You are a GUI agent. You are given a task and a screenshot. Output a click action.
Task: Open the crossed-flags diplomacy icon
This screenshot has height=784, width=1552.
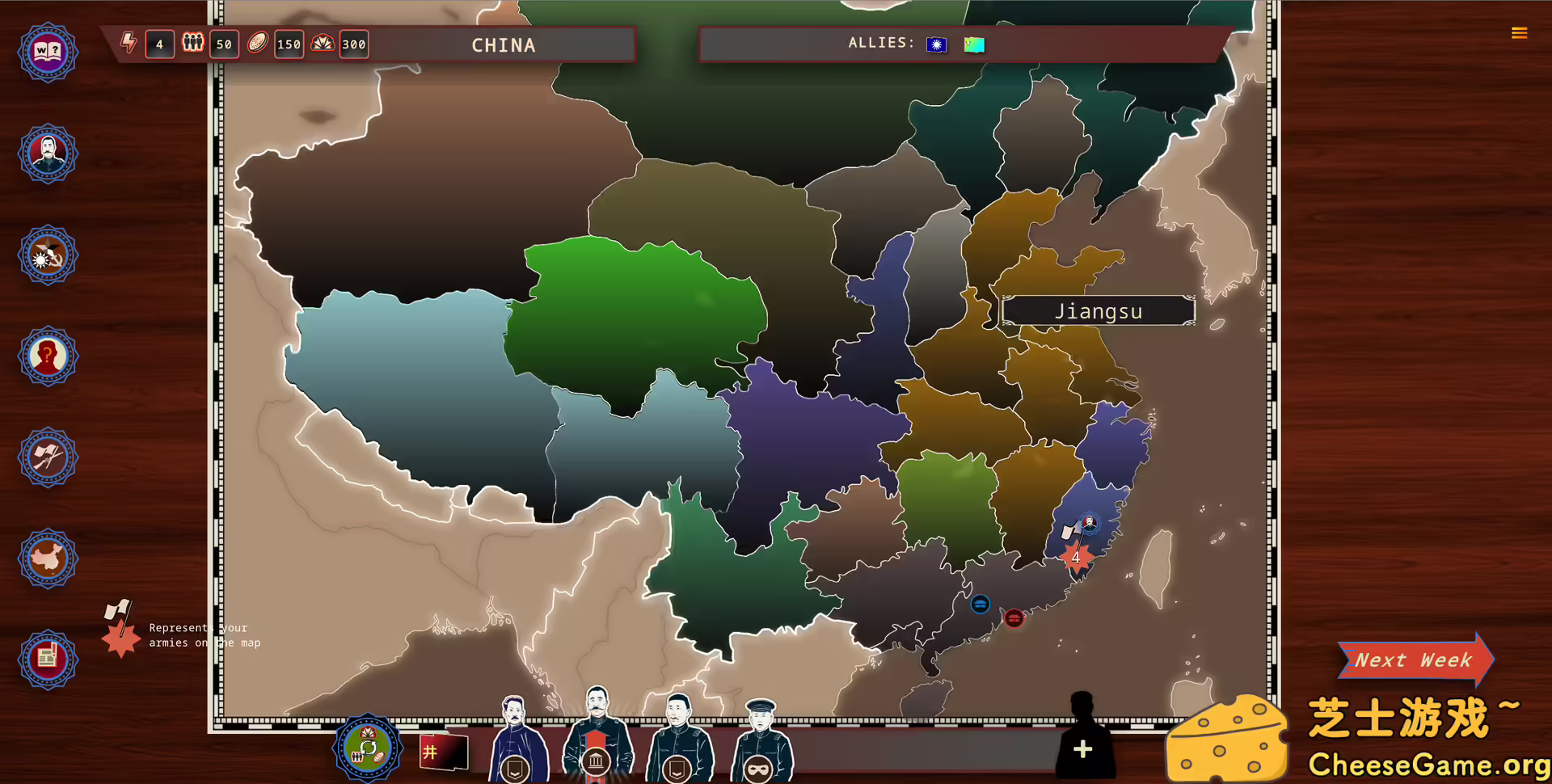click(x=48, y=457)
